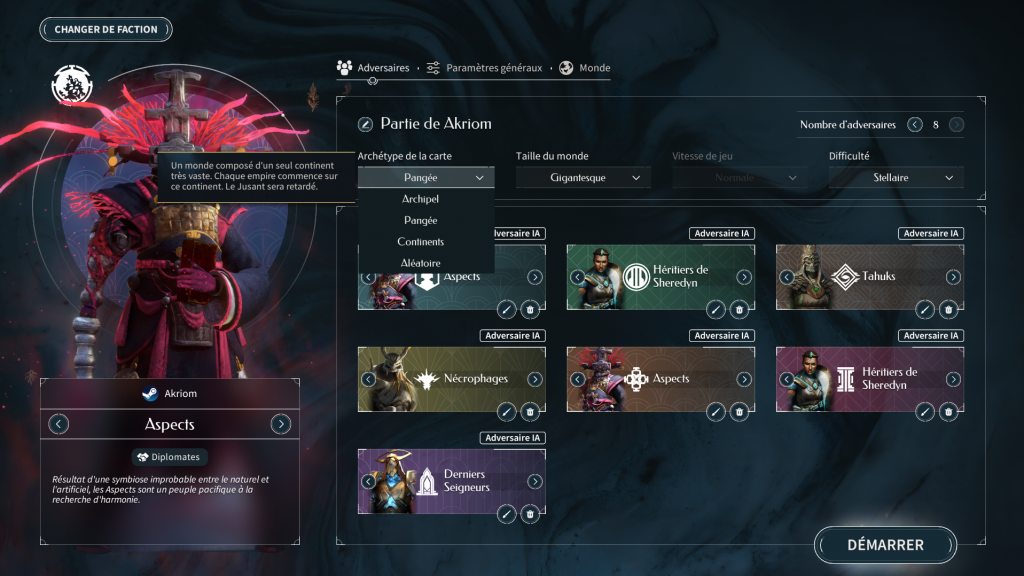Open the Difficulté dropdown set to Stellaire
The image size is (1024, 576).
tap(896, 178)
